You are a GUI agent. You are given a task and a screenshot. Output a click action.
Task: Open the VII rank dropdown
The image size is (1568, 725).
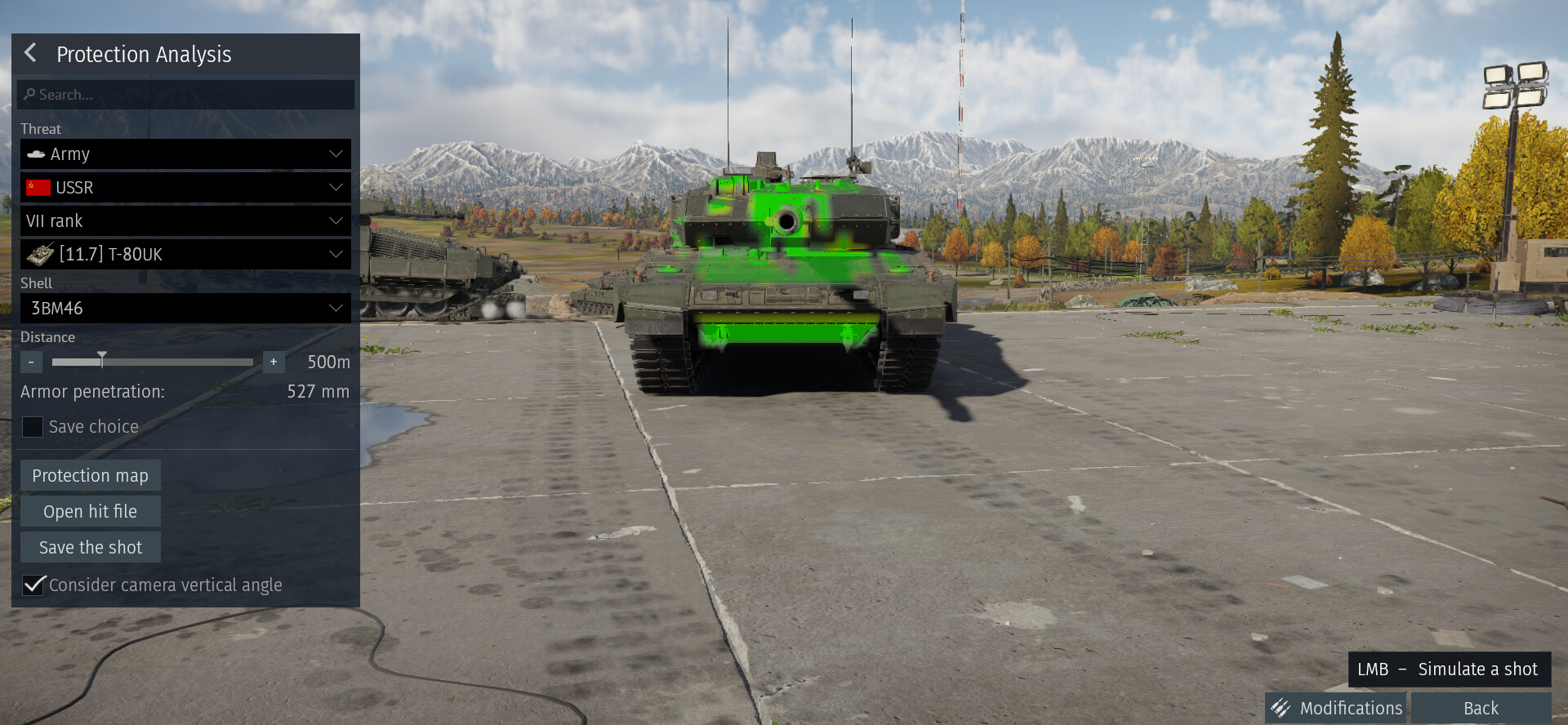[185, 221]
